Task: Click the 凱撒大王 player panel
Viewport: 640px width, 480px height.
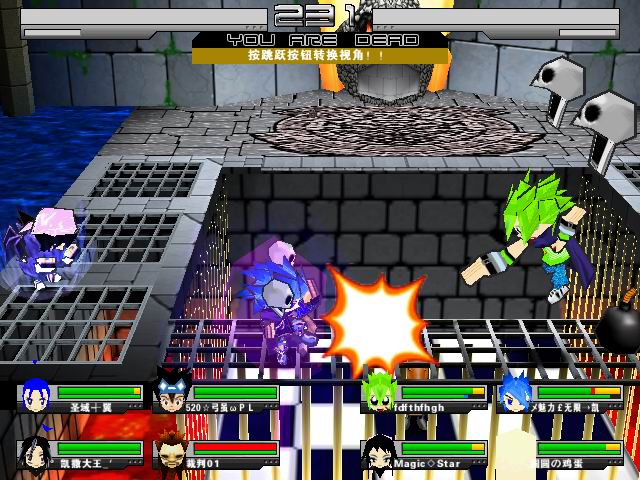Action: tap(82, 454)
